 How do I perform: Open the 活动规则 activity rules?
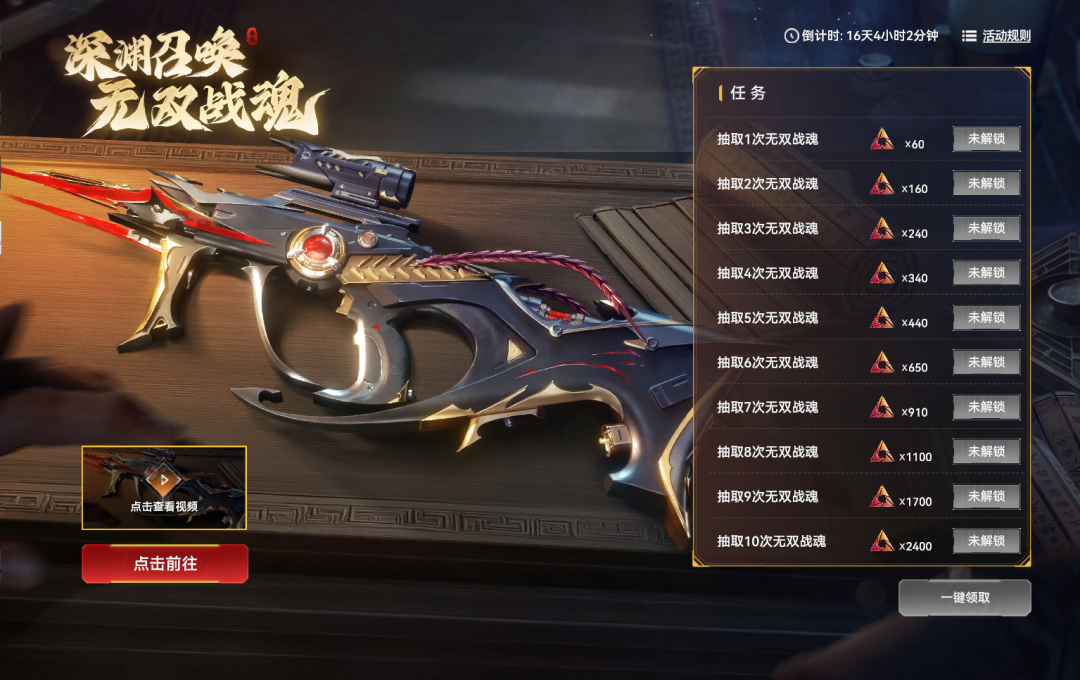click(x=996, y=36)
